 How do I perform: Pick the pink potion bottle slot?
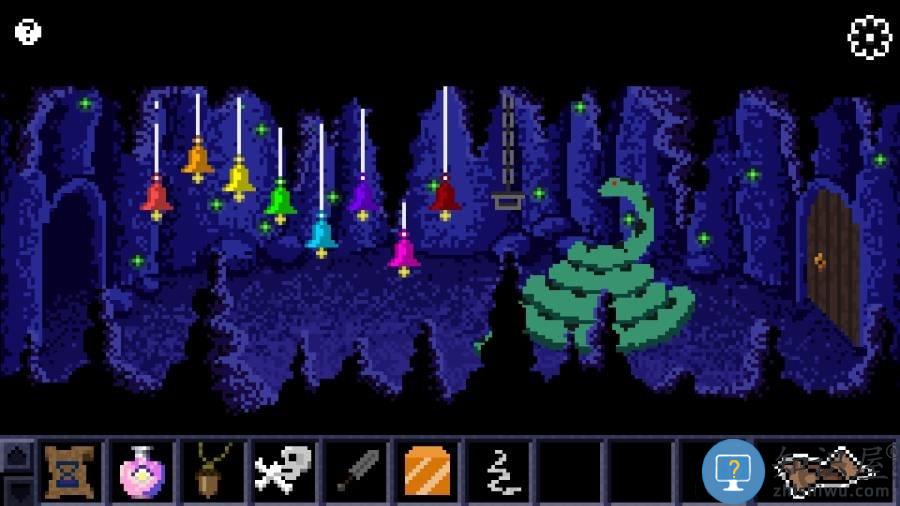click(141, 471)
